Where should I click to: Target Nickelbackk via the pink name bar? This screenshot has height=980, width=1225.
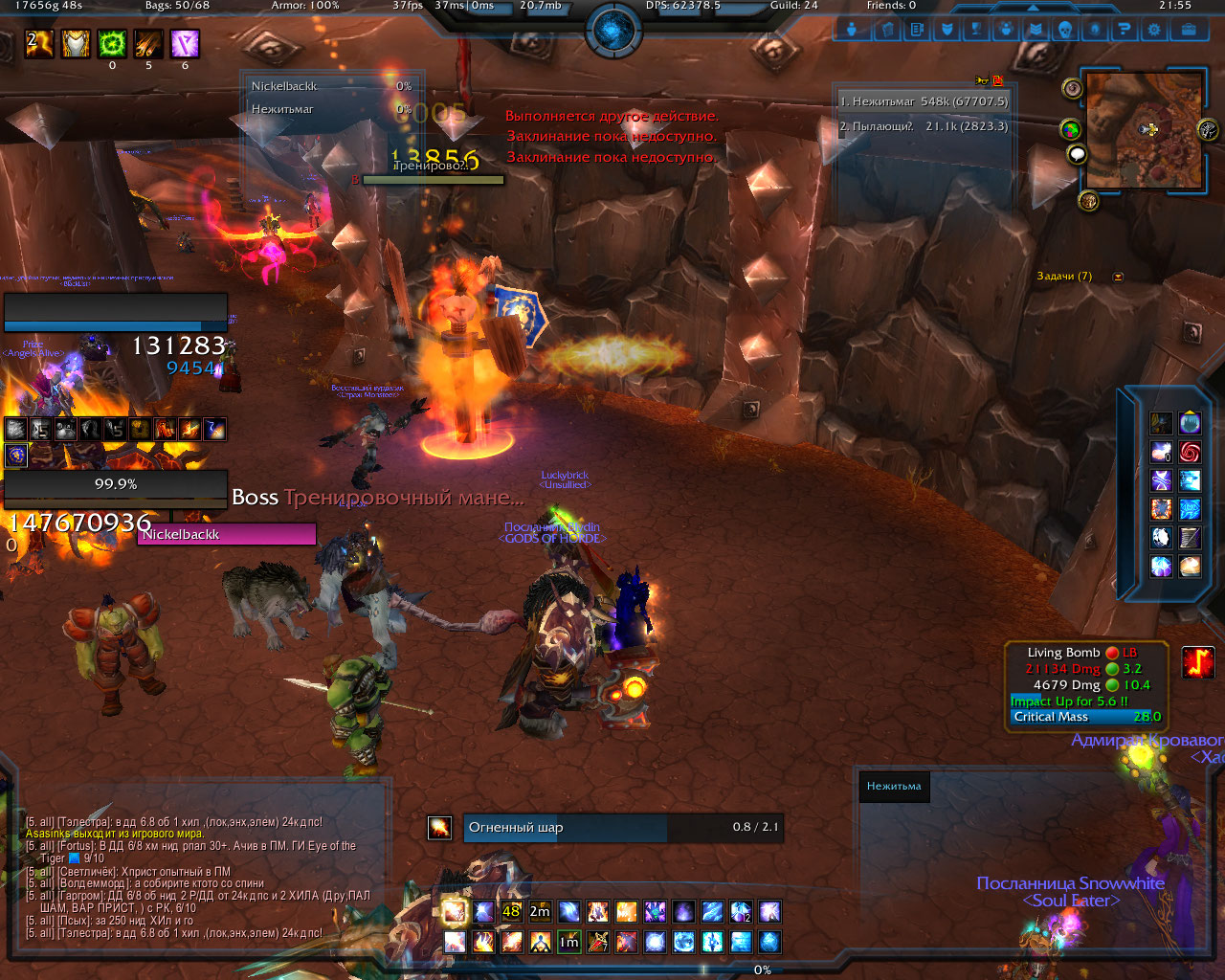(x=227, y=534)
